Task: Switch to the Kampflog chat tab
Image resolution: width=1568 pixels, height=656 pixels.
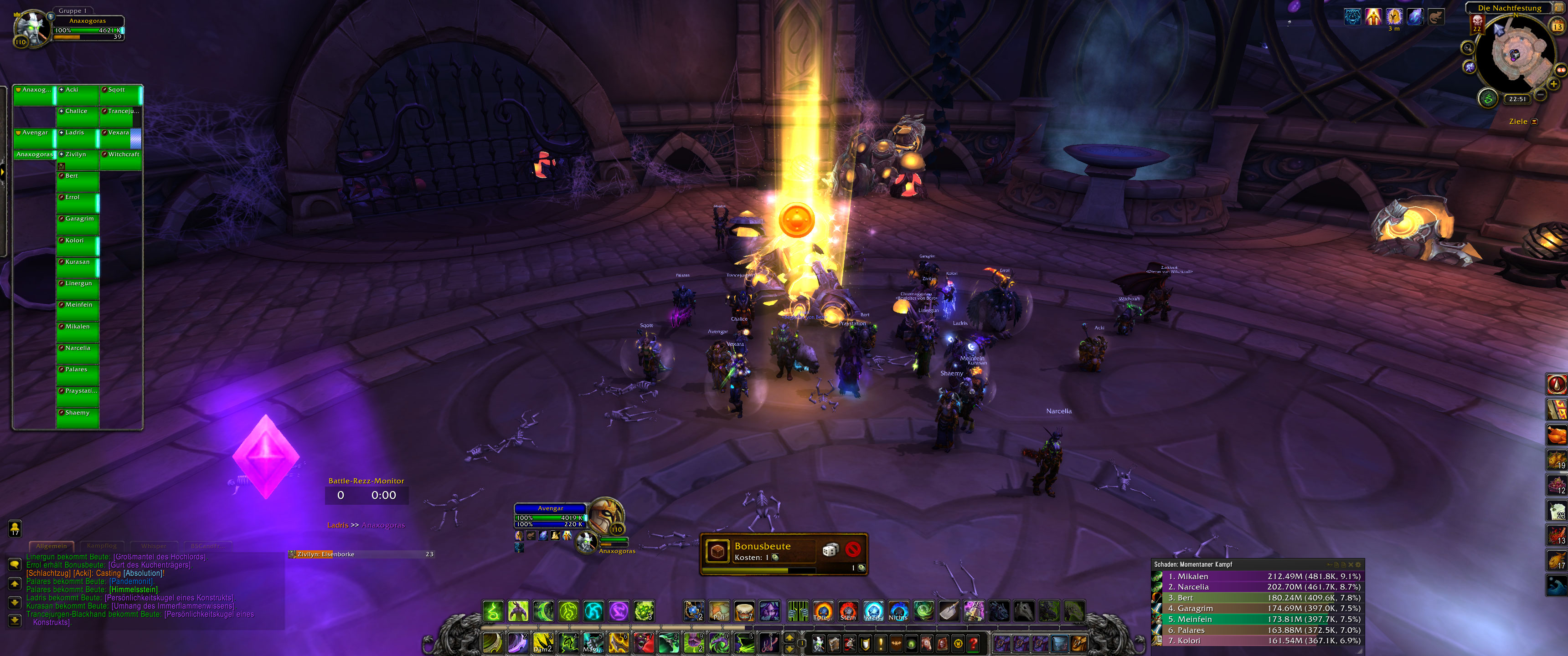Action: 102,546
